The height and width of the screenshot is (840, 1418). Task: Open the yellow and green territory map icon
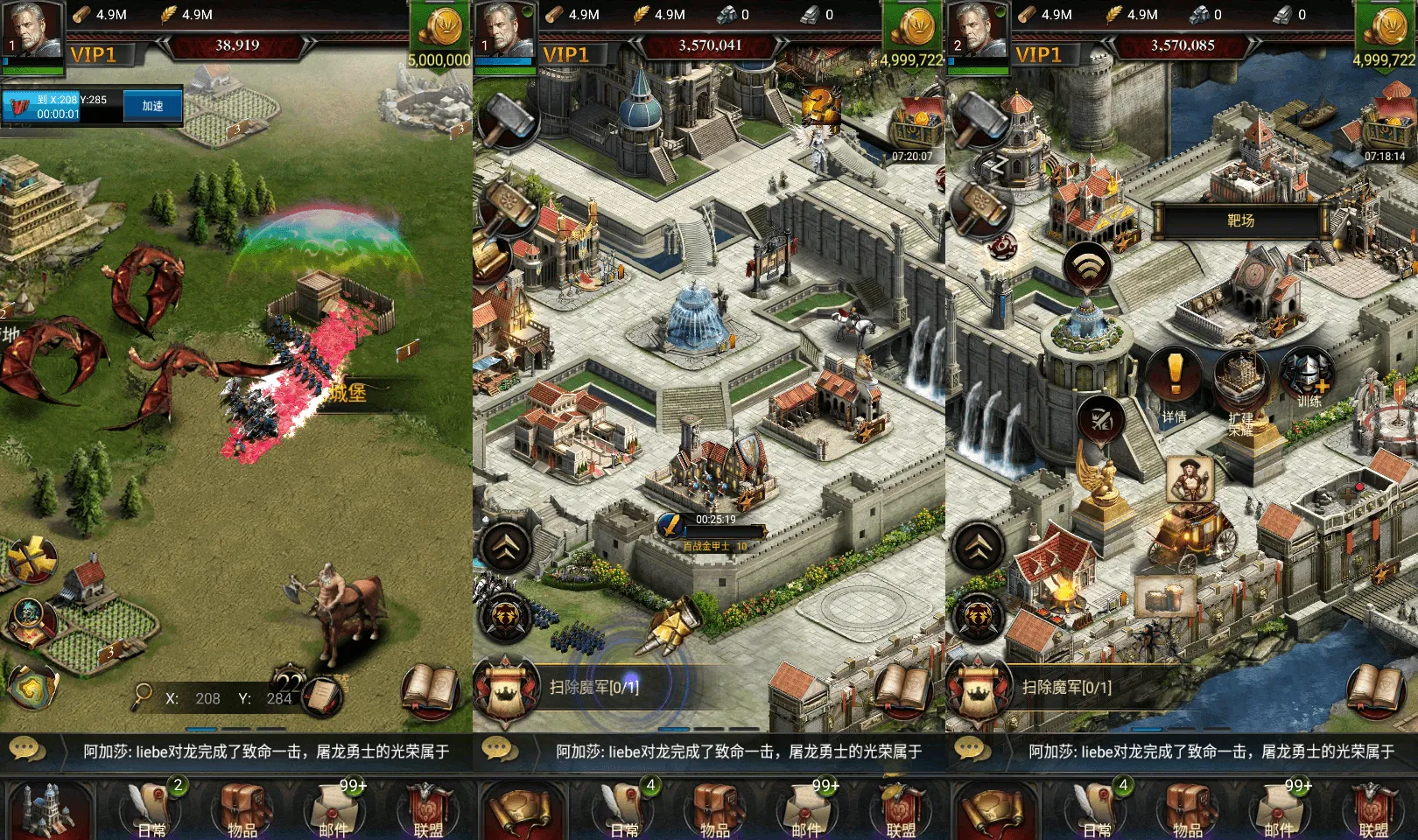click(x=32, y=686)
